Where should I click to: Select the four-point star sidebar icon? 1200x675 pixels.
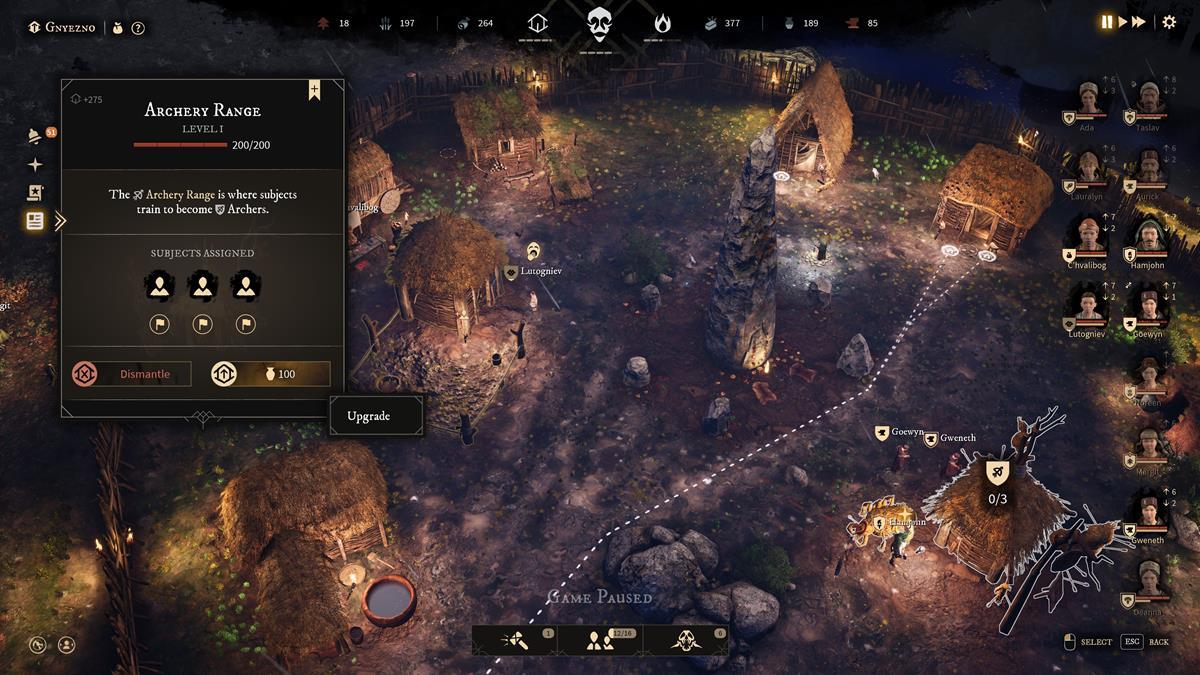tap(35, 165)
